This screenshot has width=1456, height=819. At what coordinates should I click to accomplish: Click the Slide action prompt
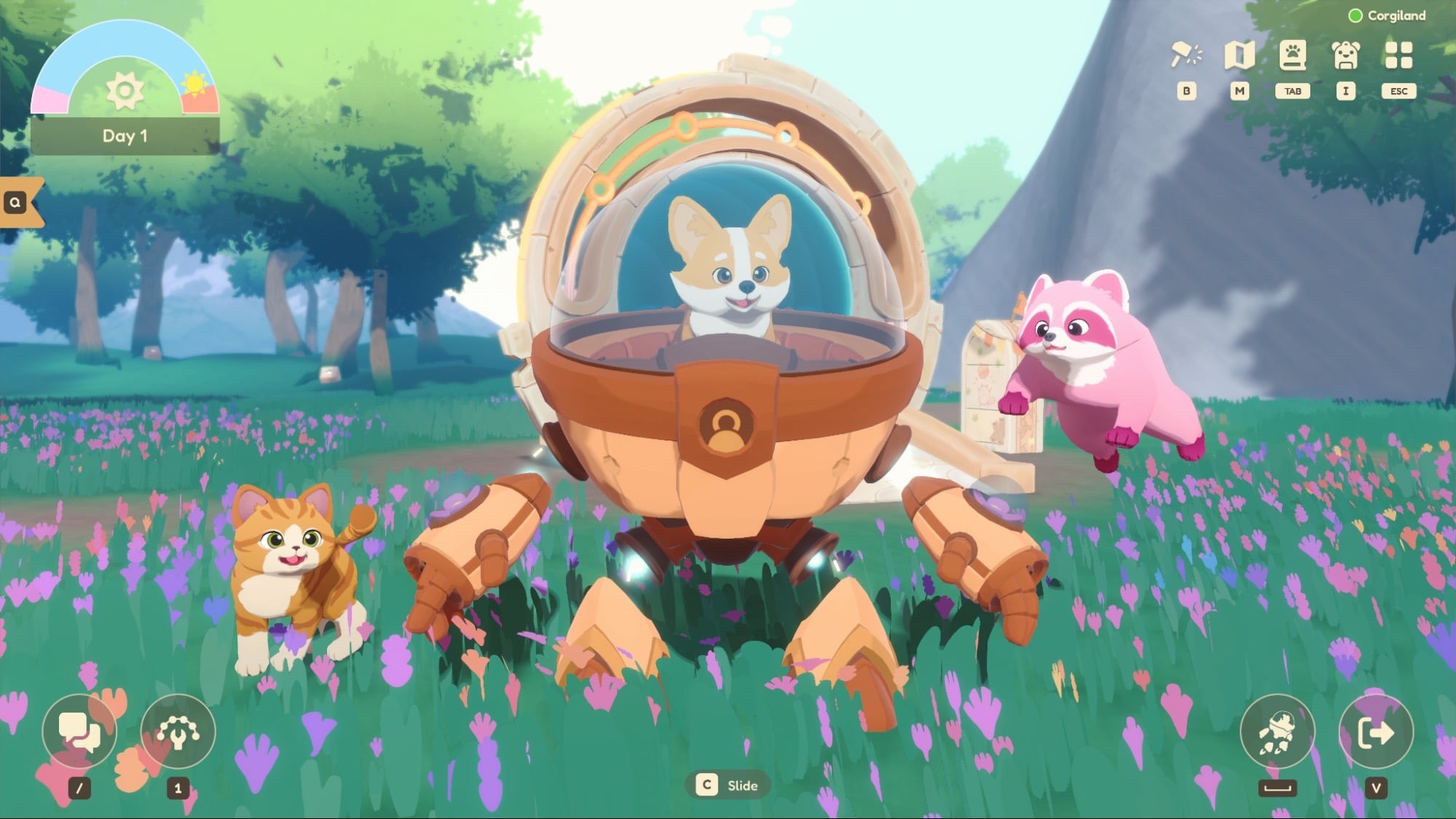[728, 786]
